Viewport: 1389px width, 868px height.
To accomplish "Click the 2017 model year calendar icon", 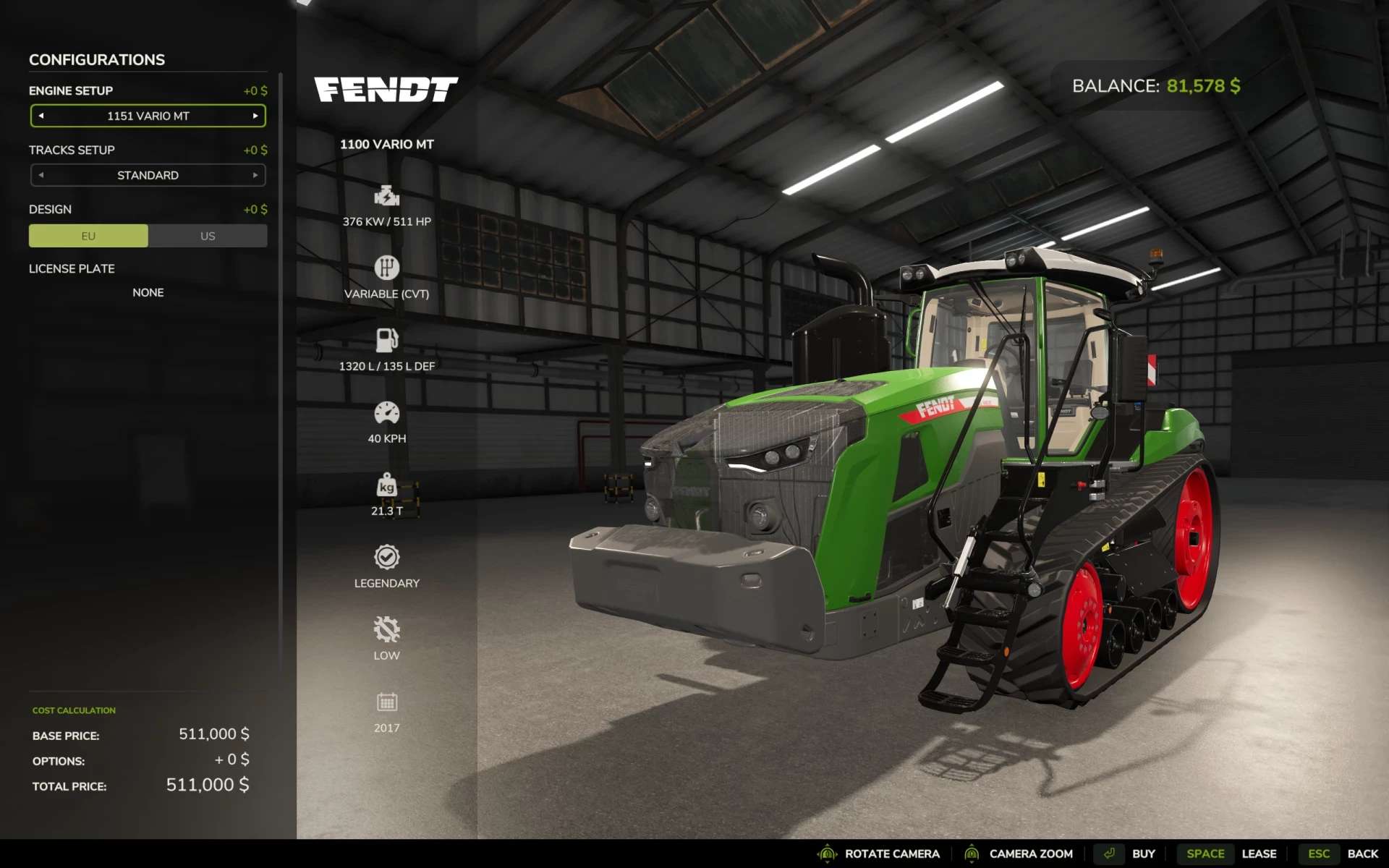I will tap(387, 701).
